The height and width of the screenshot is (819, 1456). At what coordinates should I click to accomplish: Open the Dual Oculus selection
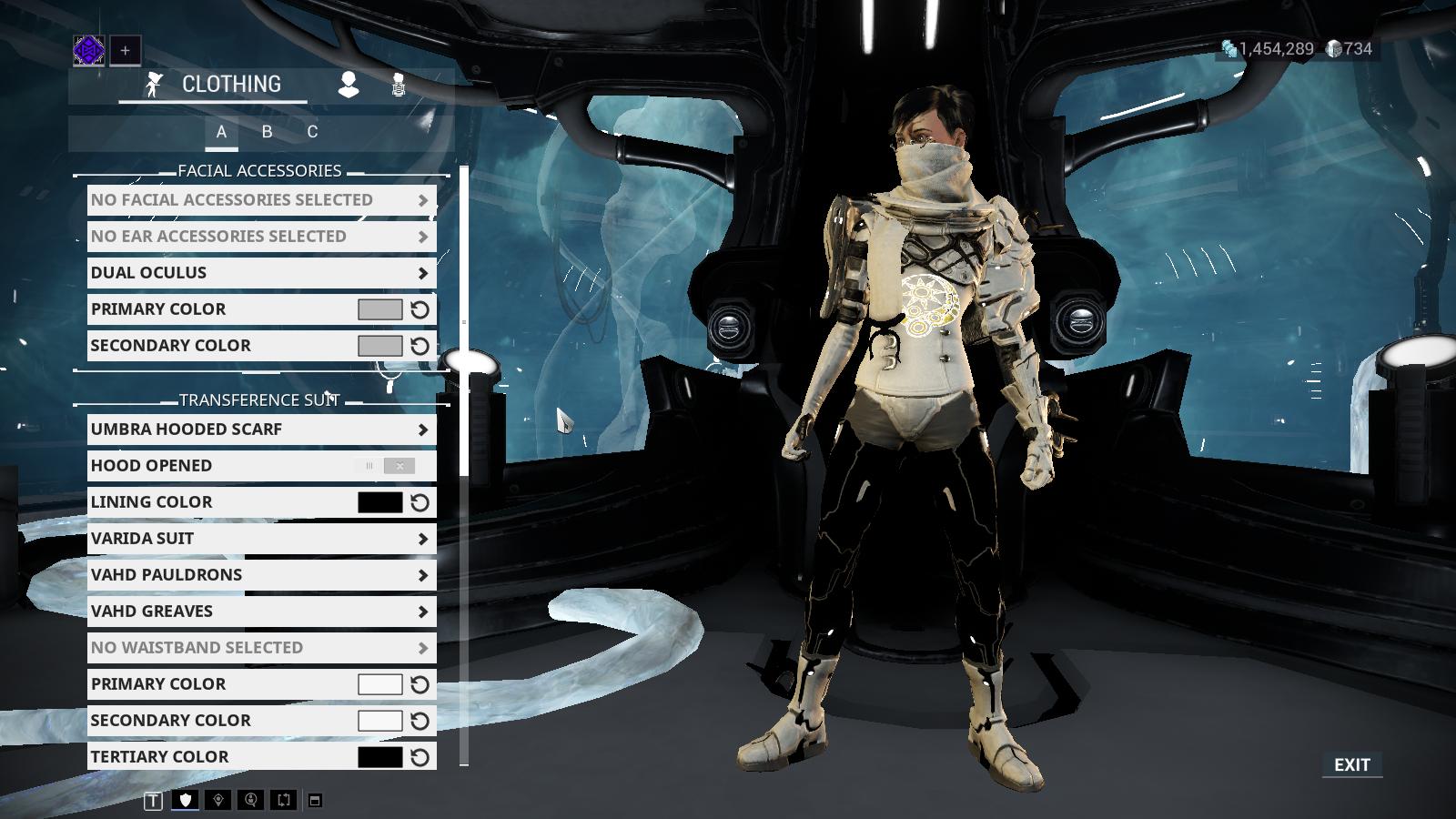click(261, 273)
